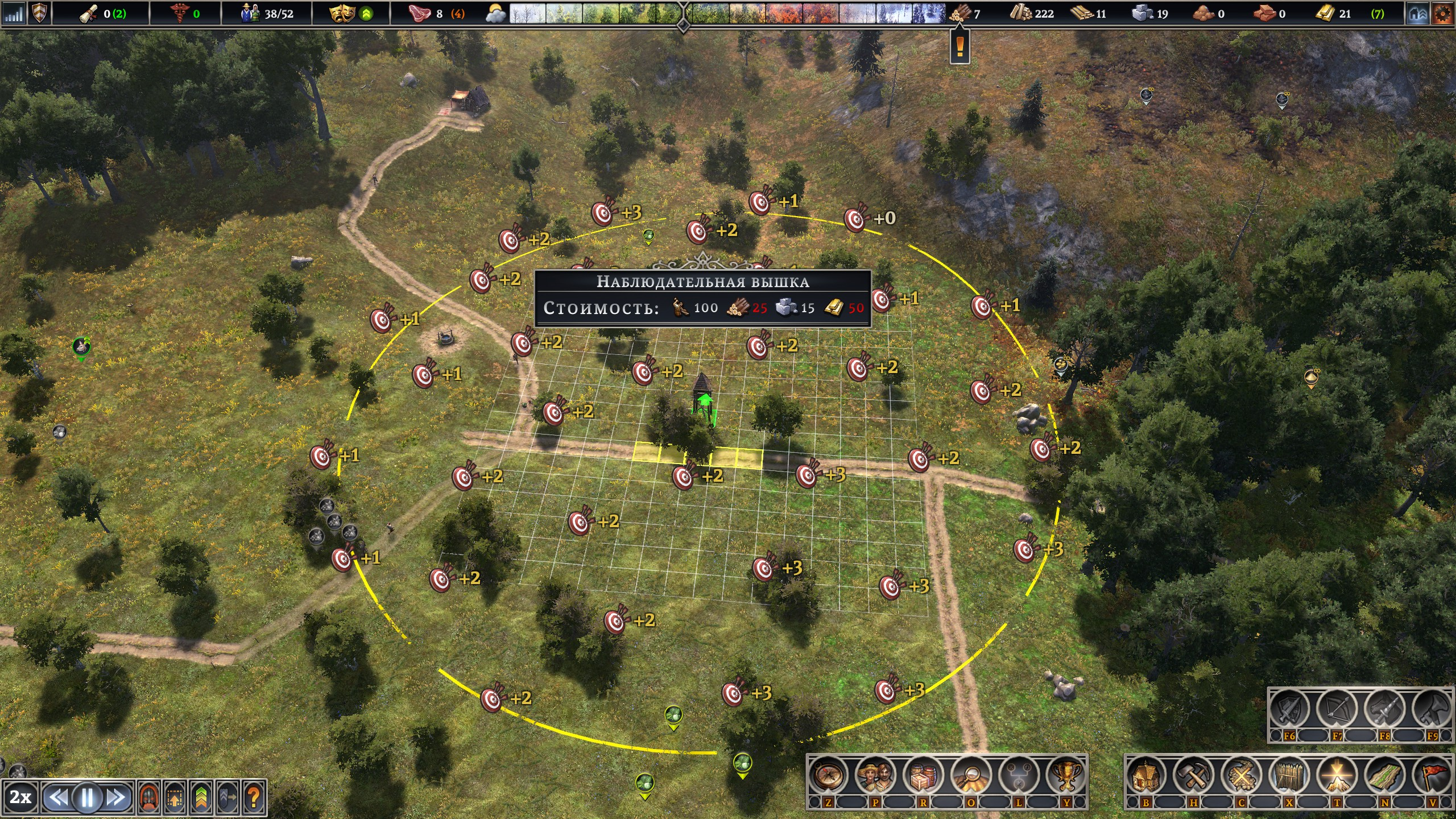
Task: Open the compass menu
Action: click(828, 775)
